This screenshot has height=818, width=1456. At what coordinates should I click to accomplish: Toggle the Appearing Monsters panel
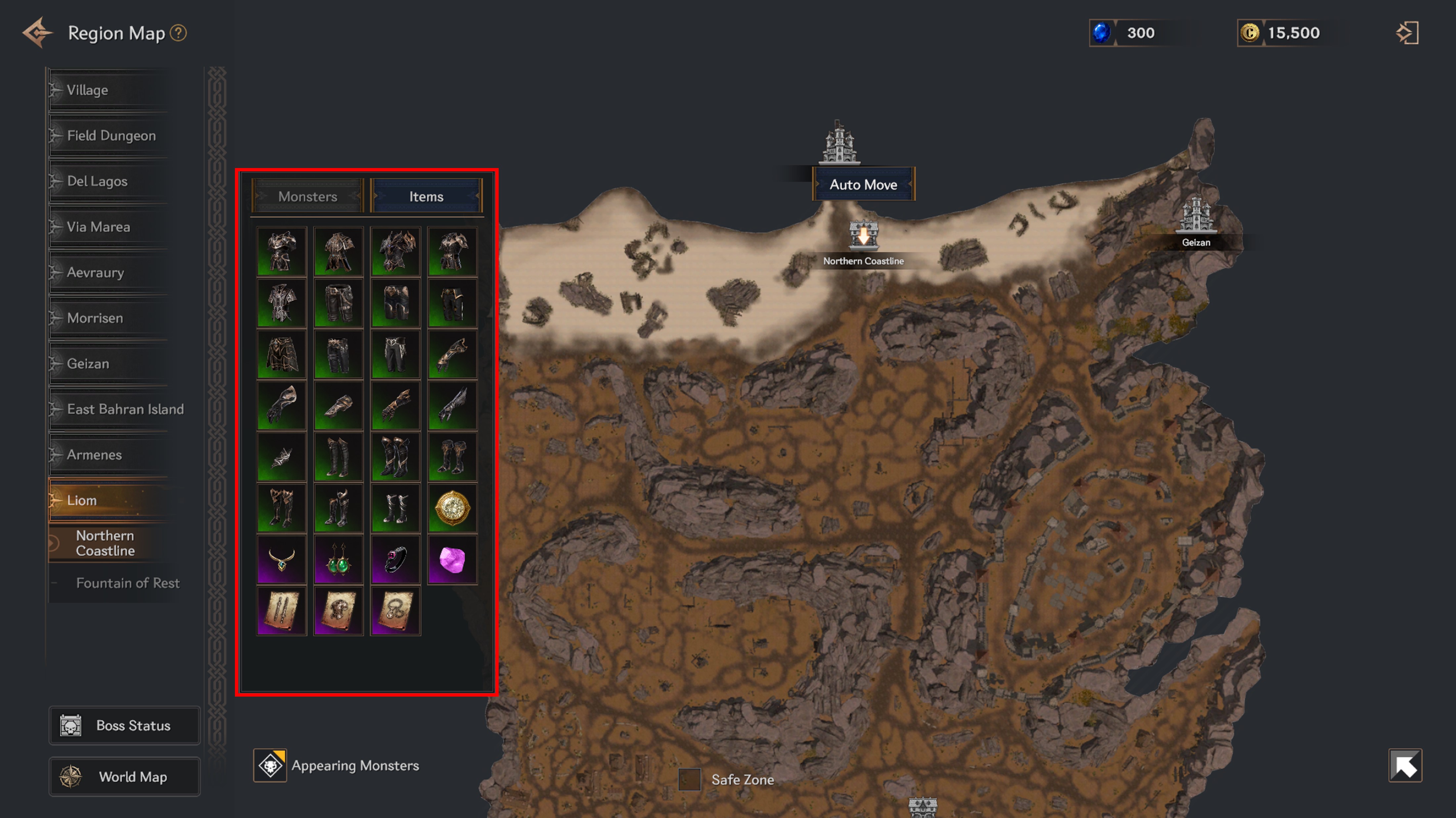coord(270,765)
